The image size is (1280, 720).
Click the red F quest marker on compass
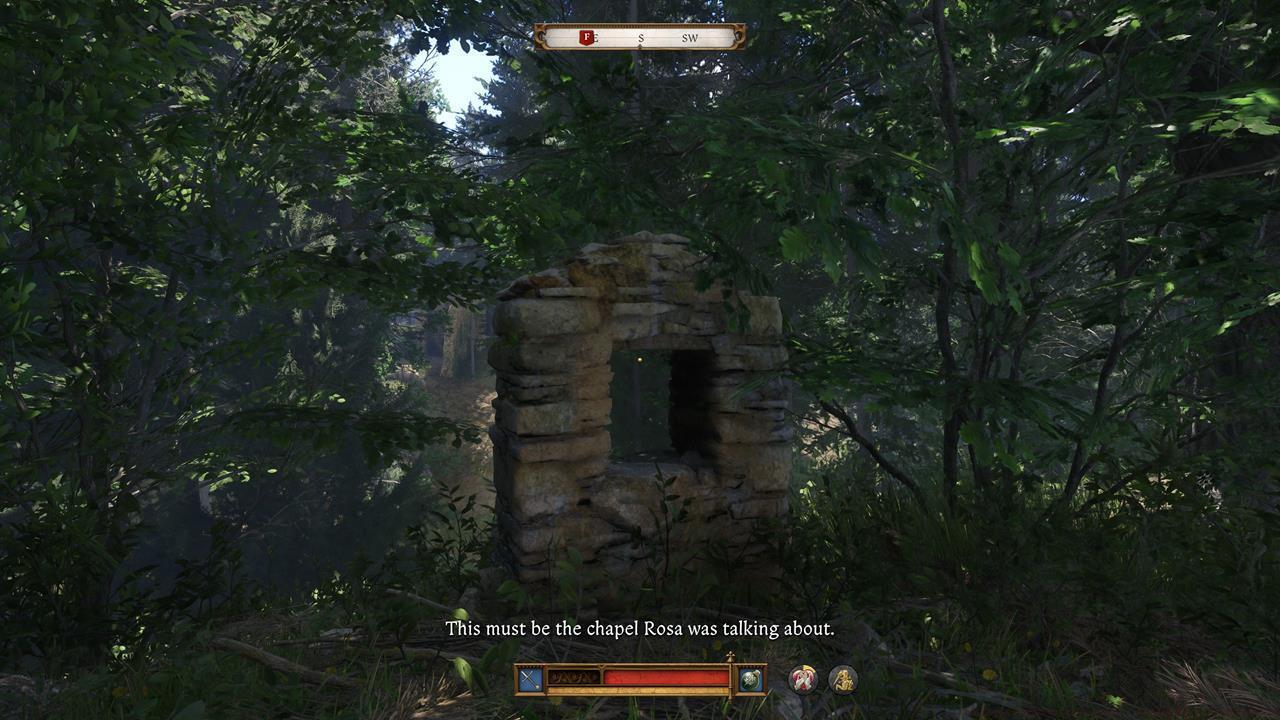click(585, 37)
